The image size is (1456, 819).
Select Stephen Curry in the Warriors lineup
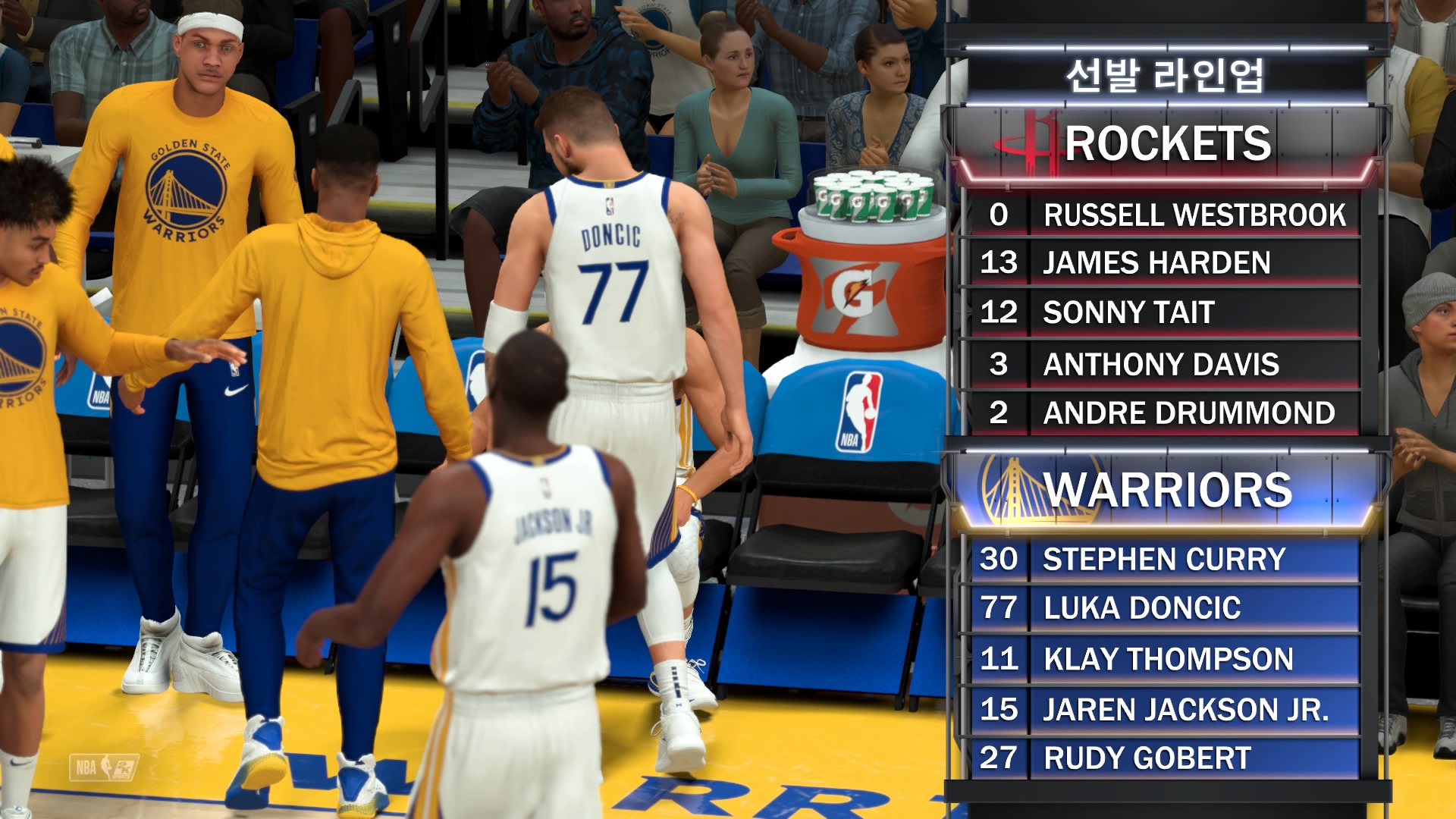(x=1164, y=560)
